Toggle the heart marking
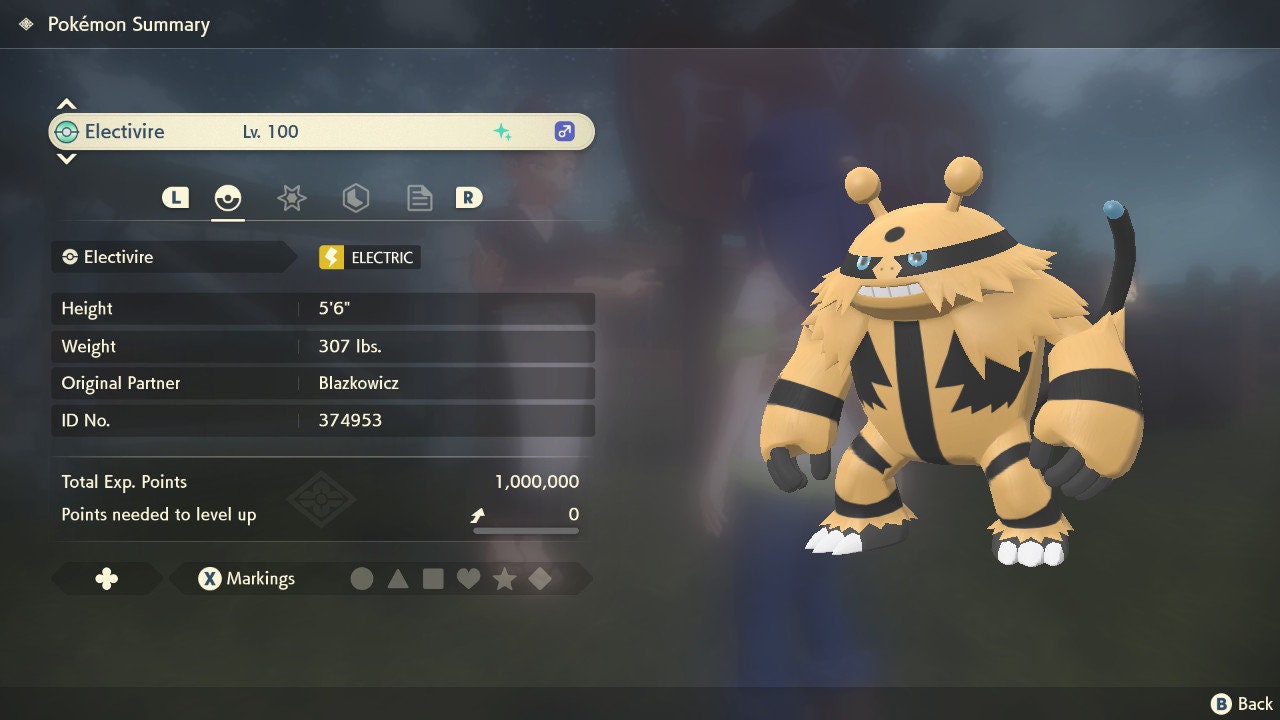Image resolution: width=1280 pixels, height=720 pixels. point(468,579)
